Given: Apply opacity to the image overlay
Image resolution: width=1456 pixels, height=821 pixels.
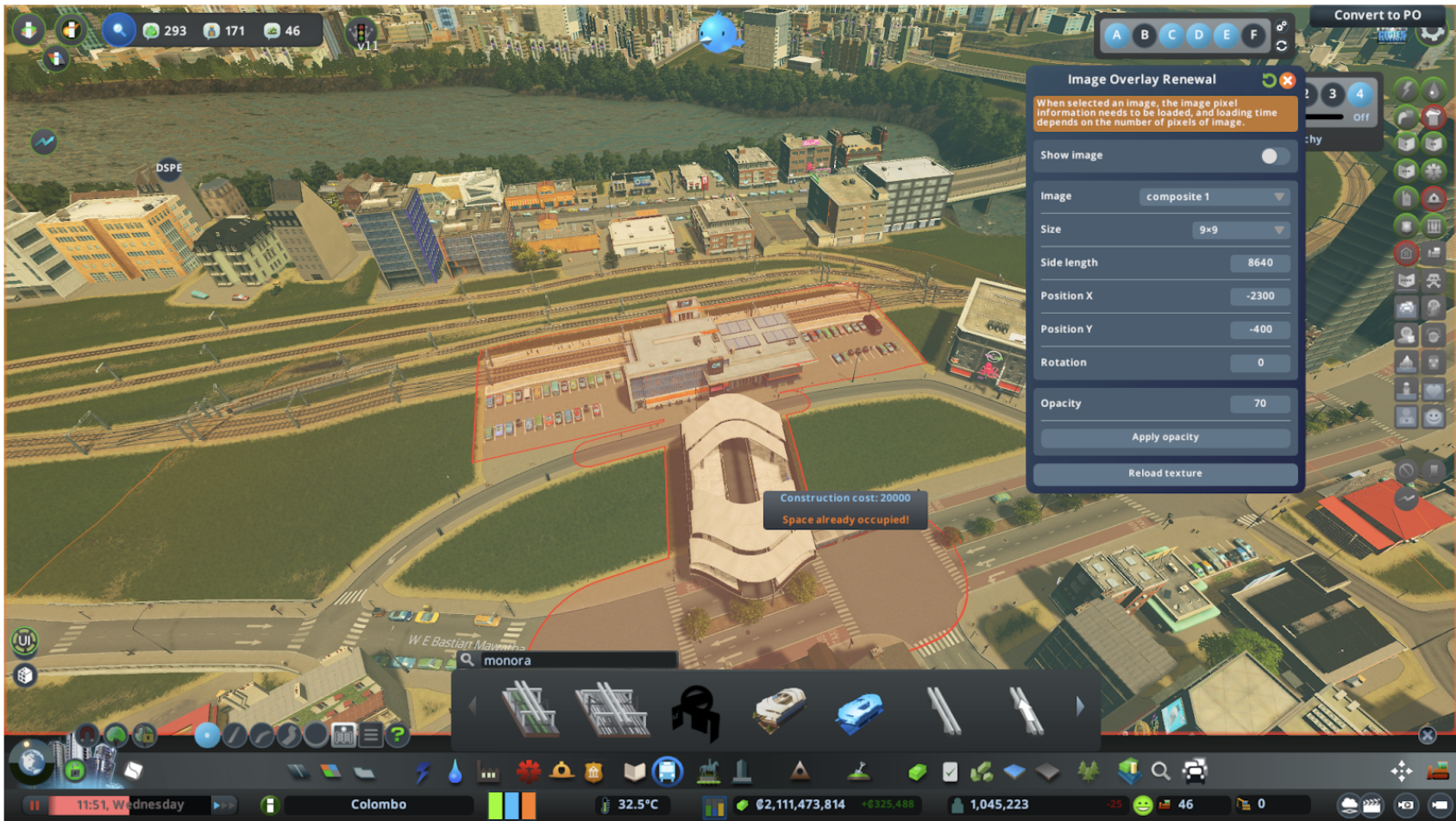Looking at the screenshot, I should click(1164, 437).
